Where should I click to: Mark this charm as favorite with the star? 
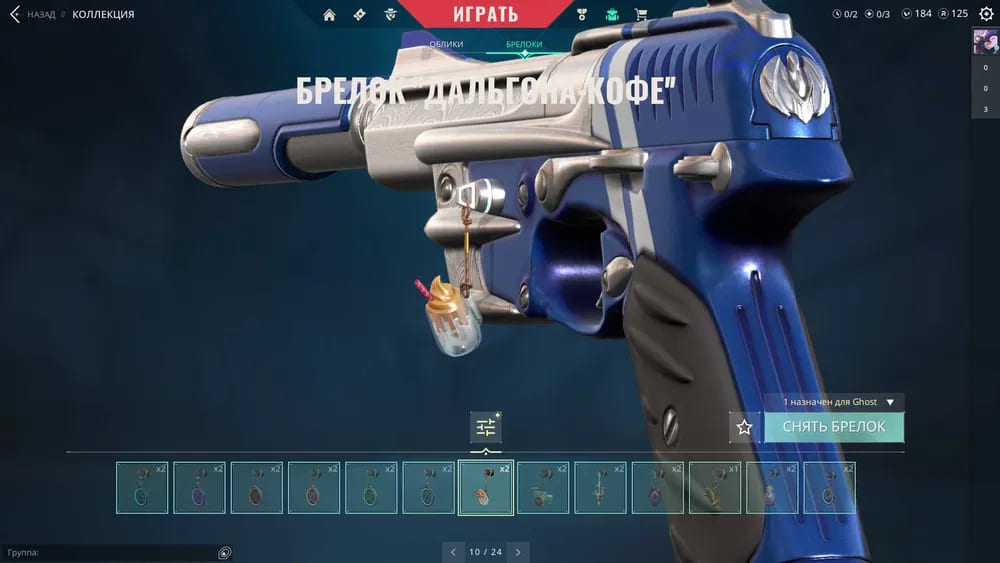[x=744, y=427]
